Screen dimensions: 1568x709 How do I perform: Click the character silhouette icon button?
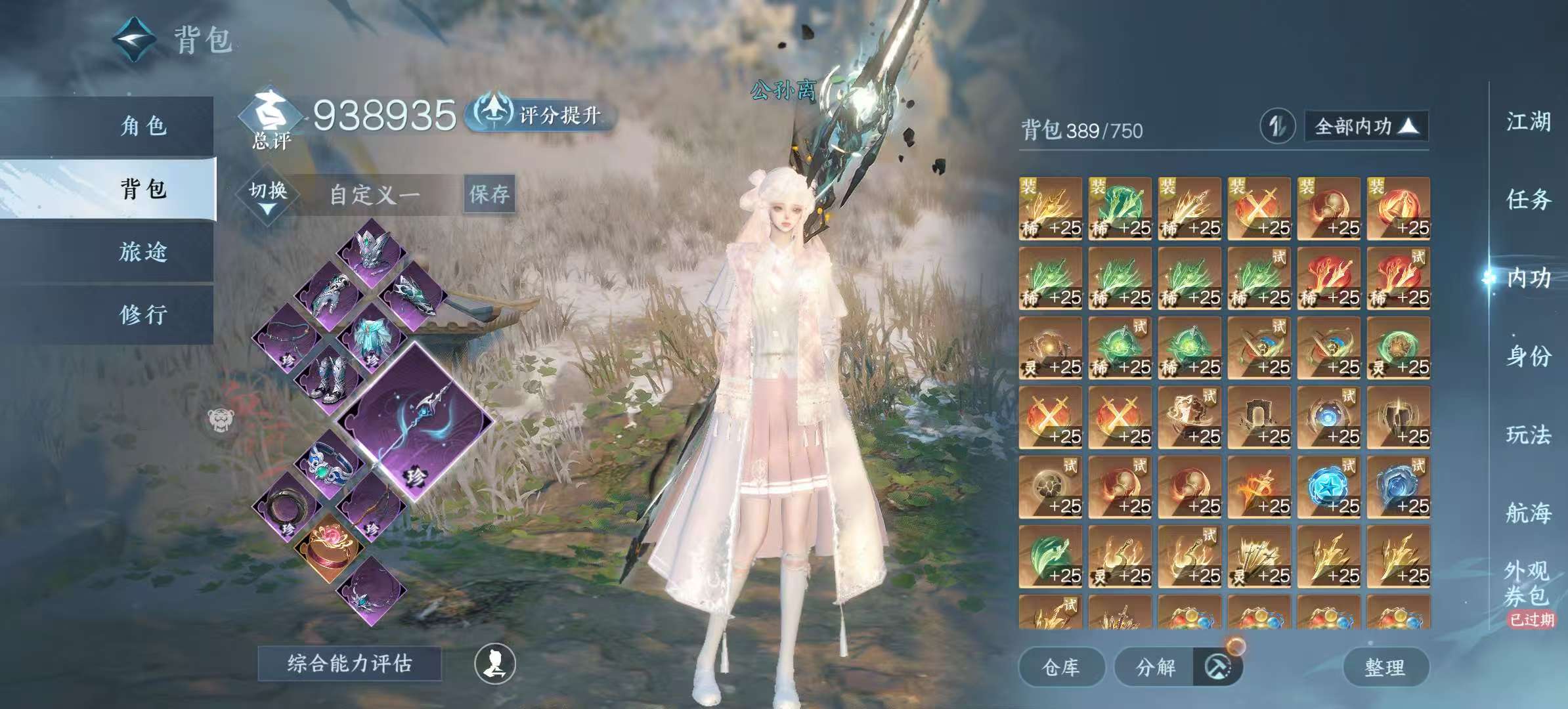tap(495, 664)
